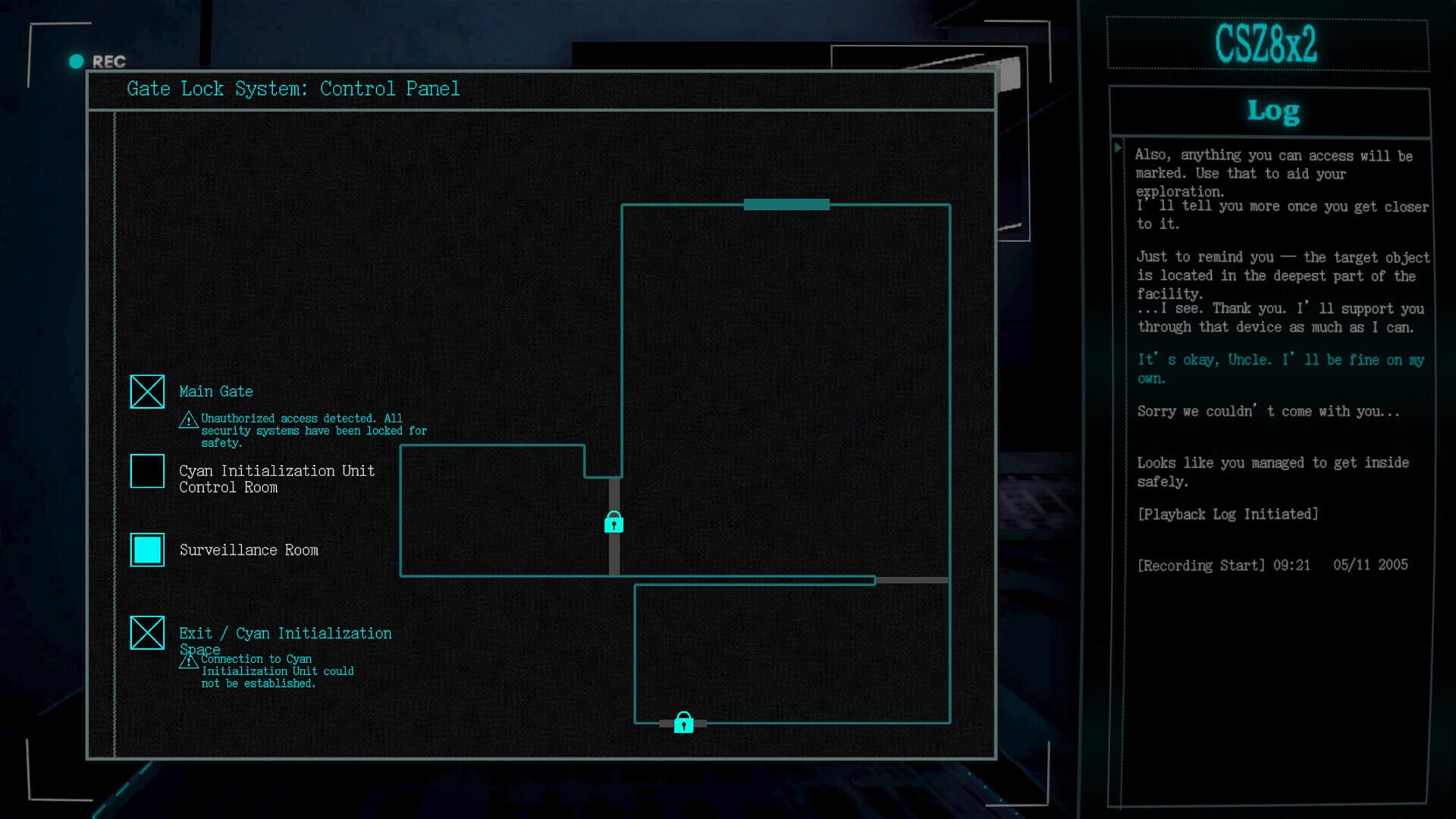Toggle the Cyan Initialization Unit Control Room checkbox

pos(147,471)
